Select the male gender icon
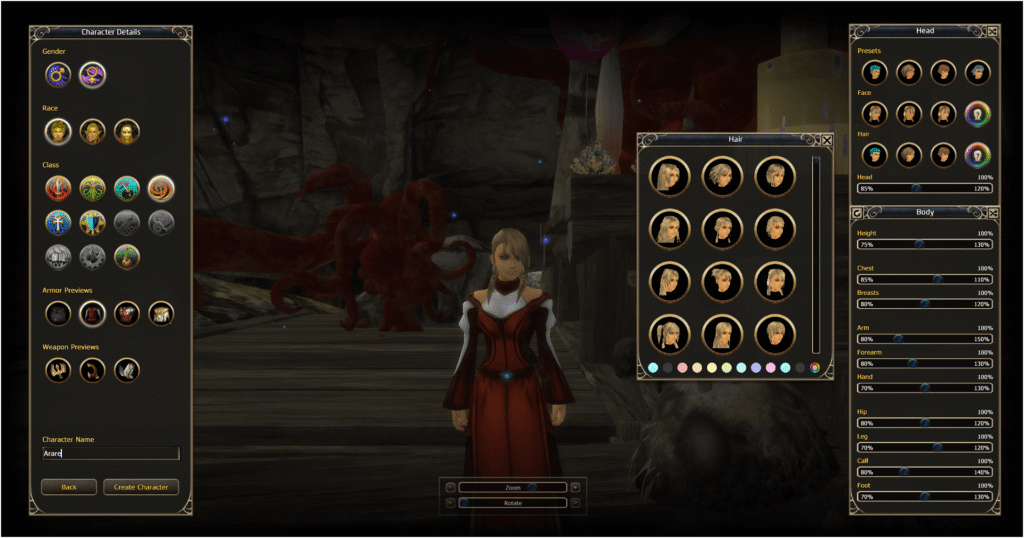The height and width of the screenshot is (538, 1024). (58, 74)
